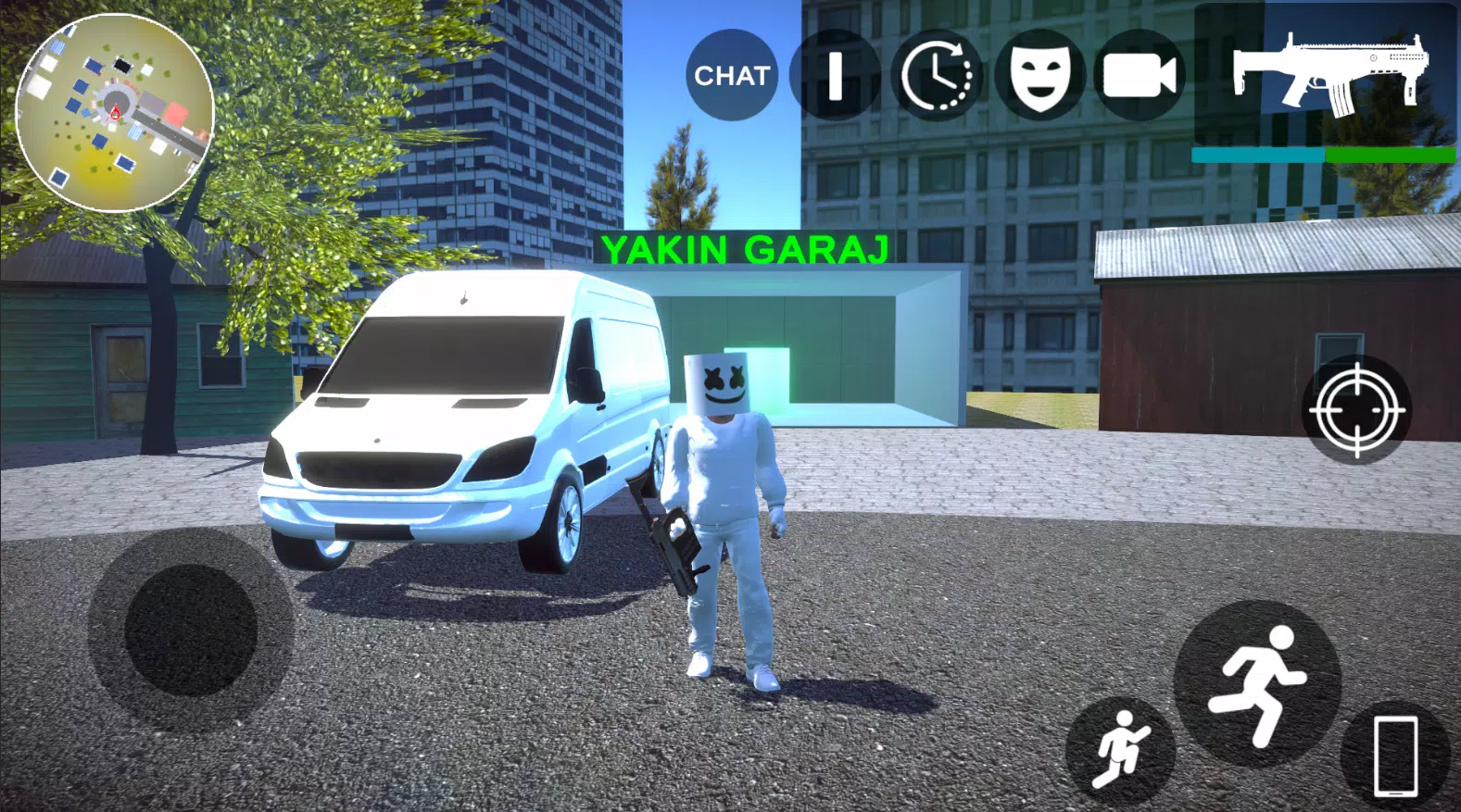Tap the crosshair aim button
The width and height of the screenshot is (1461, 812).
pyautogui.click(x=1356, y=409)
